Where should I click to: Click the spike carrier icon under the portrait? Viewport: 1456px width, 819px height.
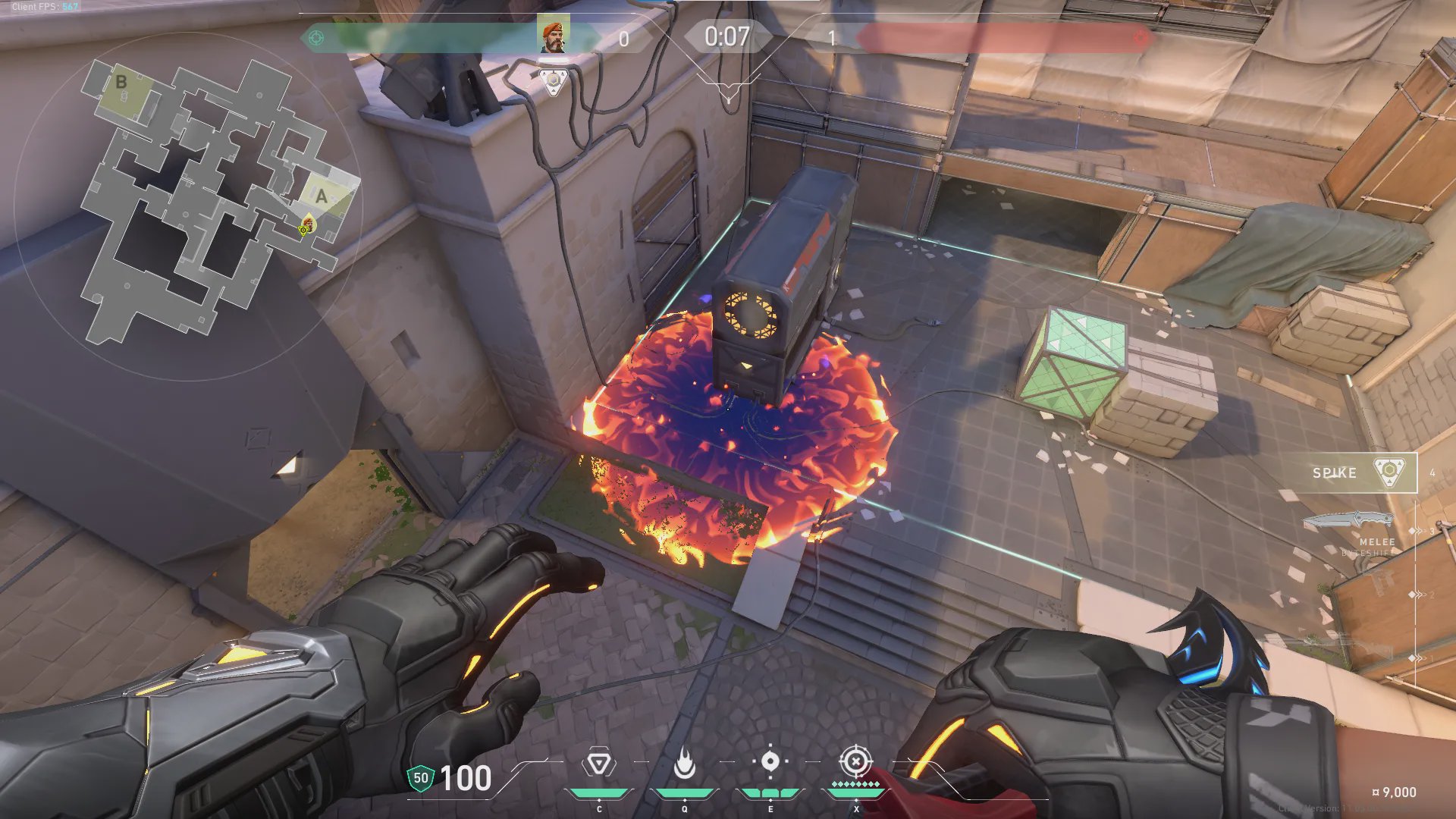pos(554,82)
